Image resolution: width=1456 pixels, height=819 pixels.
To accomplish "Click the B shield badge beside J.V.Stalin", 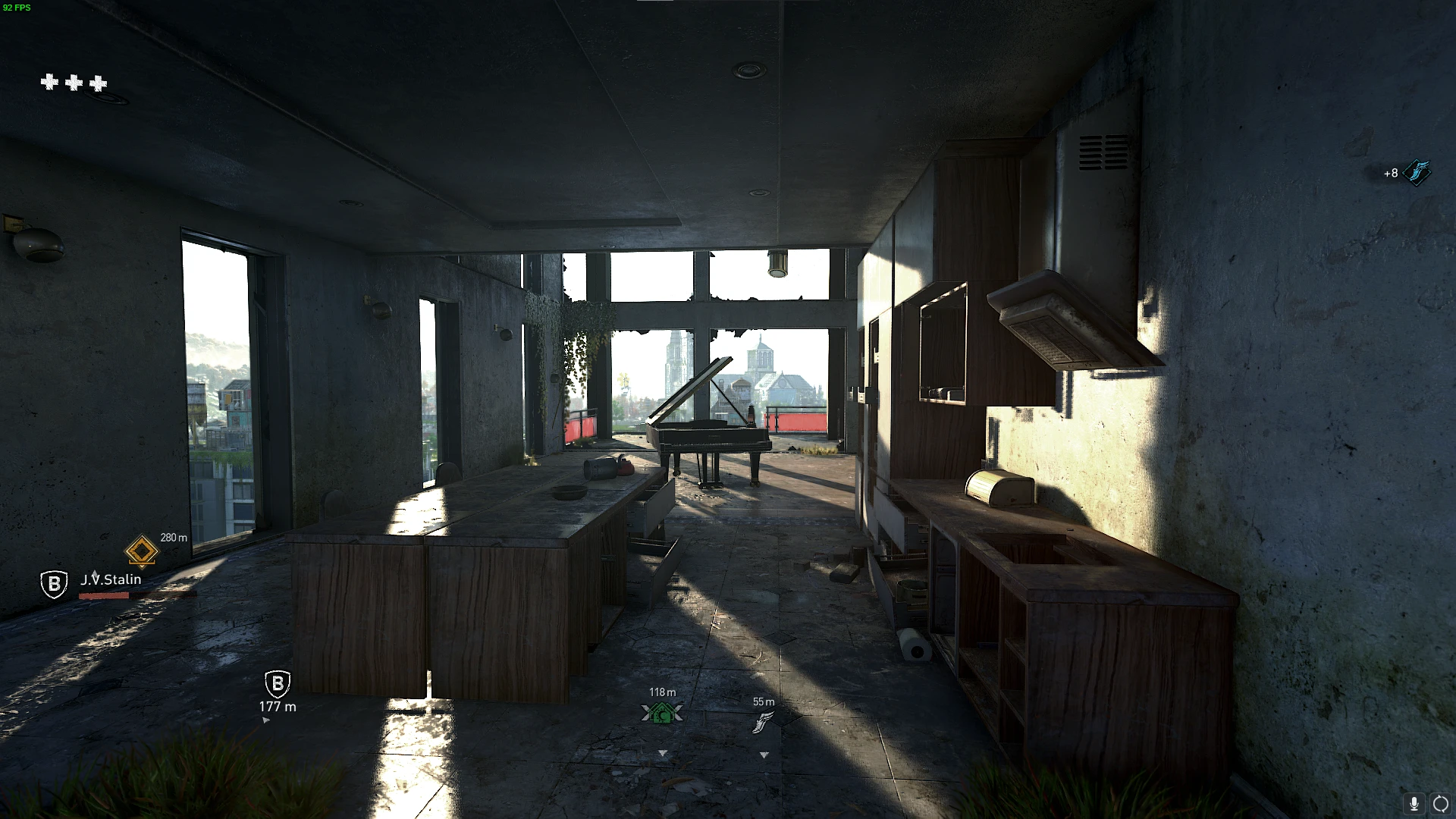I will tap(53, 584).
